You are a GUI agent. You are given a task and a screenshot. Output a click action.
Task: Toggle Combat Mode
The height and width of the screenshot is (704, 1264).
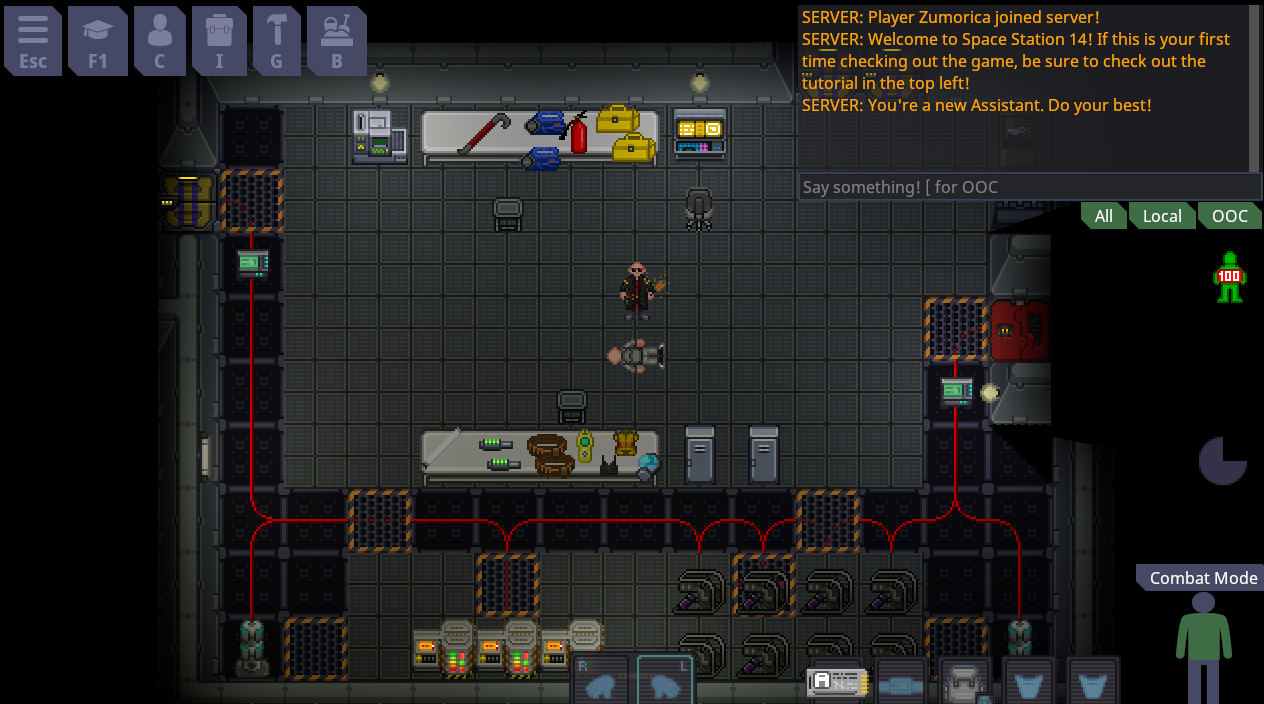click(1202, 578)
